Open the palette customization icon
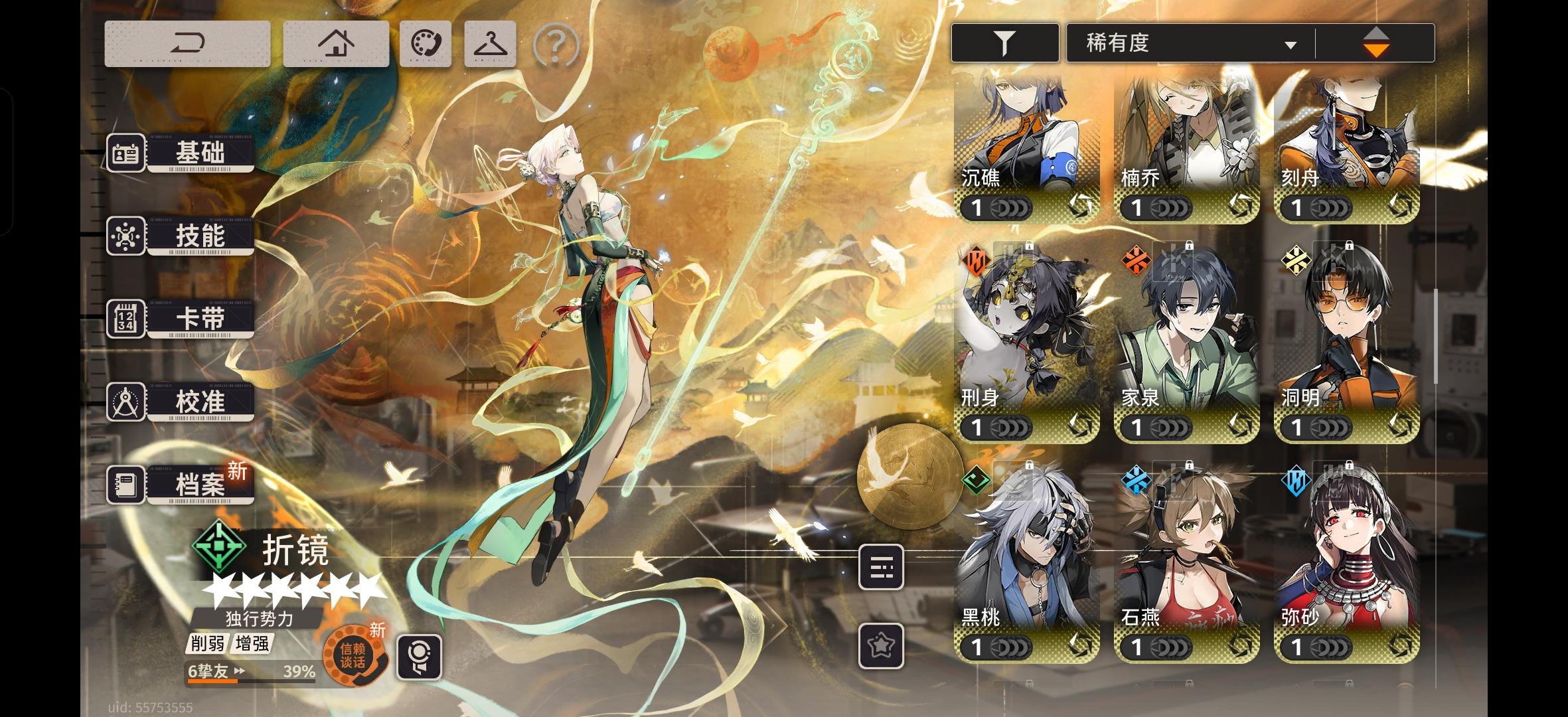The height and width of the screenshot is (717, 1568). 427,42
